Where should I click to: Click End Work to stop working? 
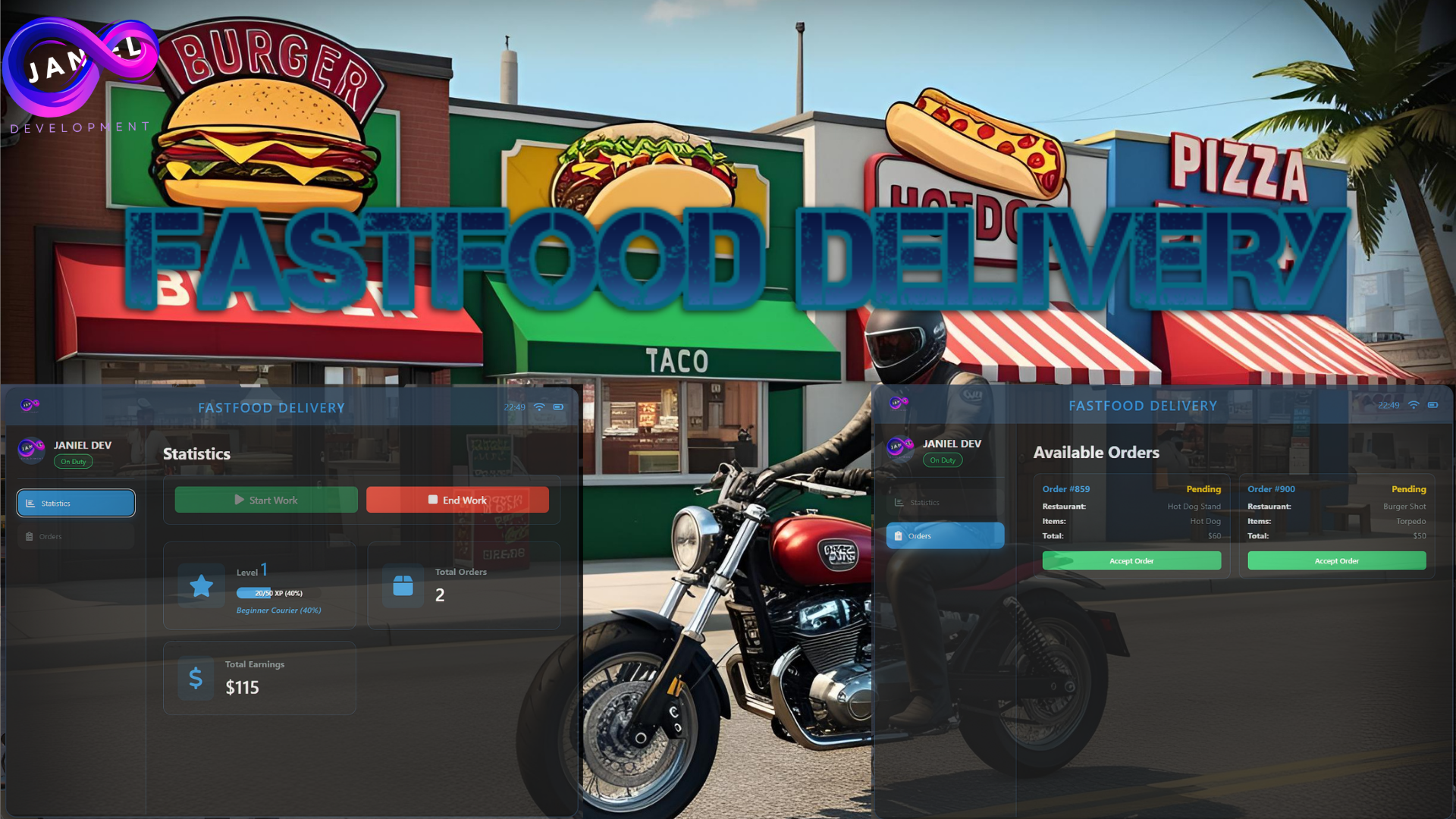click(458, 500)
